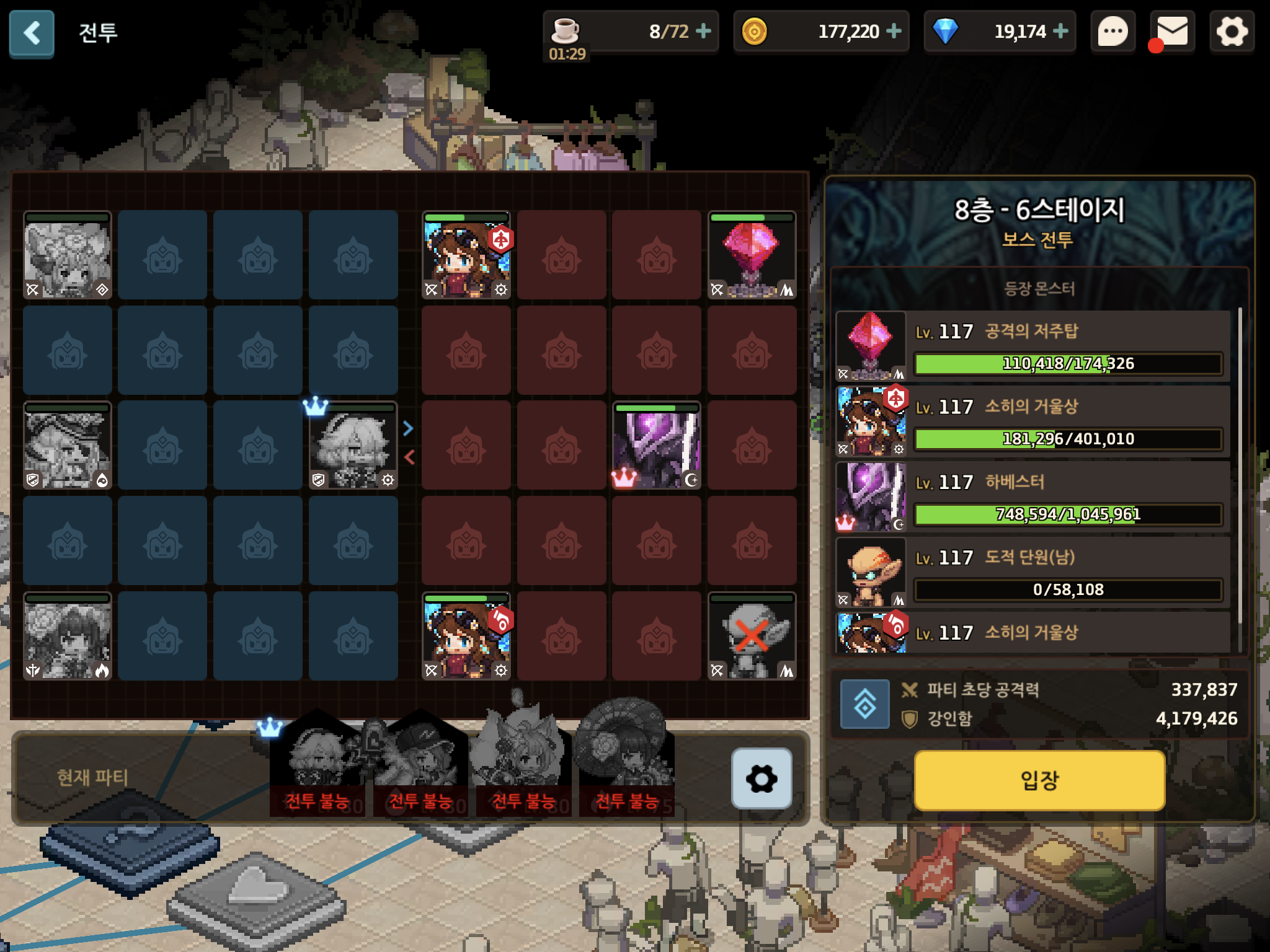
Task: Buy more gold coins with the plus
Action: (894, 31)
